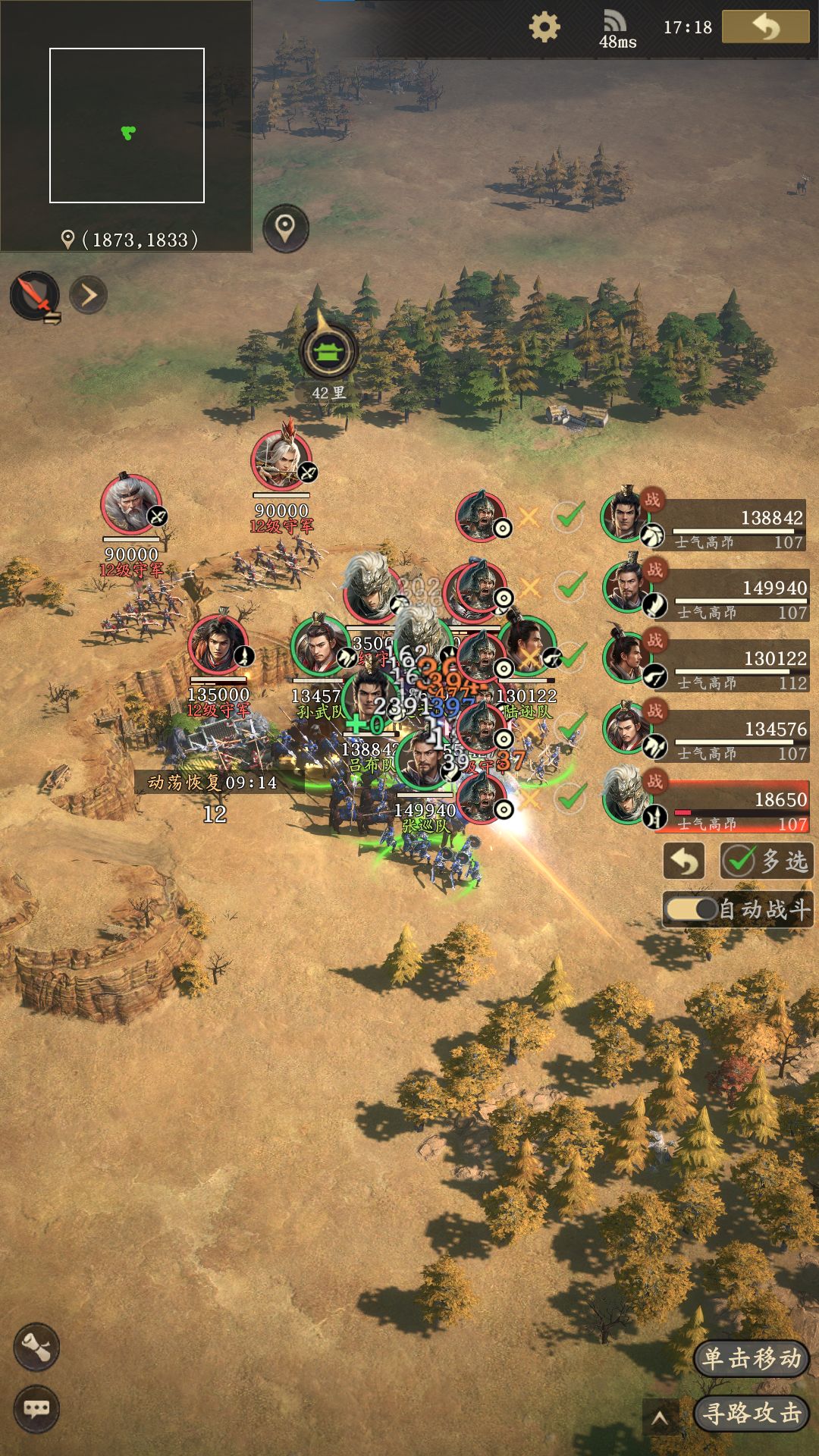Viewport: 819px width, 1456px height.
Task: Open the settings gear icon
Action: pyautogui.click(x=544, y=27)
